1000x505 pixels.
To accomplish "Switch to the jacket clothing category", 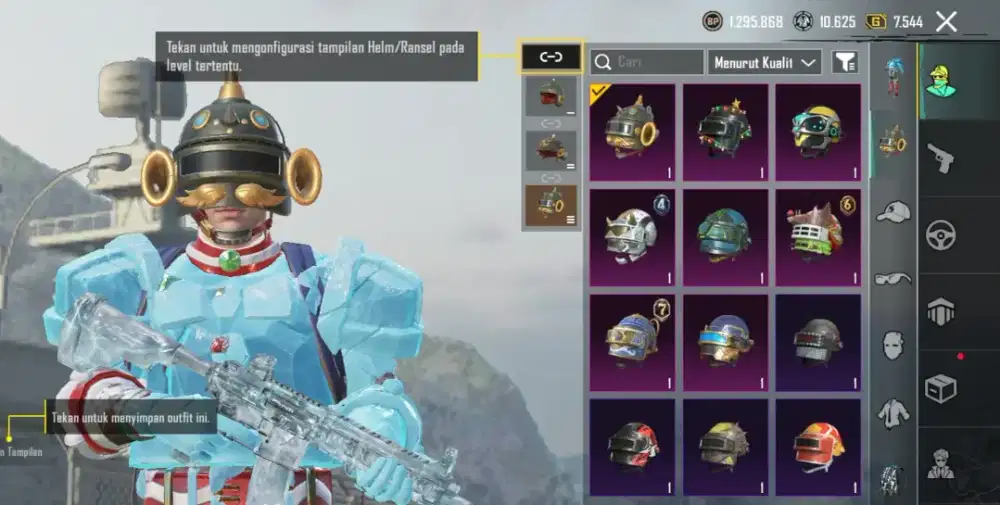I will tap(893, 412).
